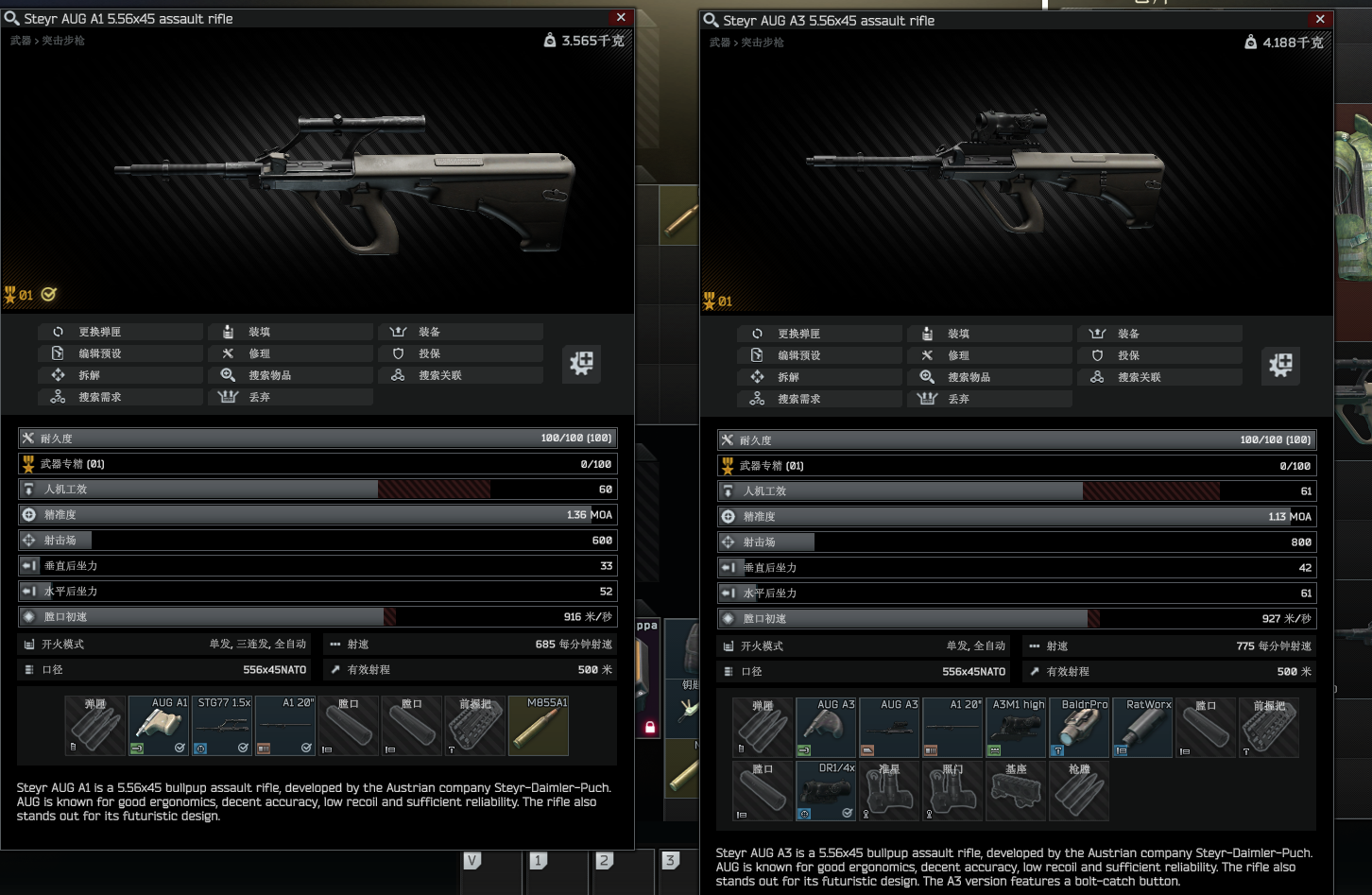Repair the AUG A3 using the 修理 button
The height and width of the screenshot is (895, 1372).
pos(989,354)
